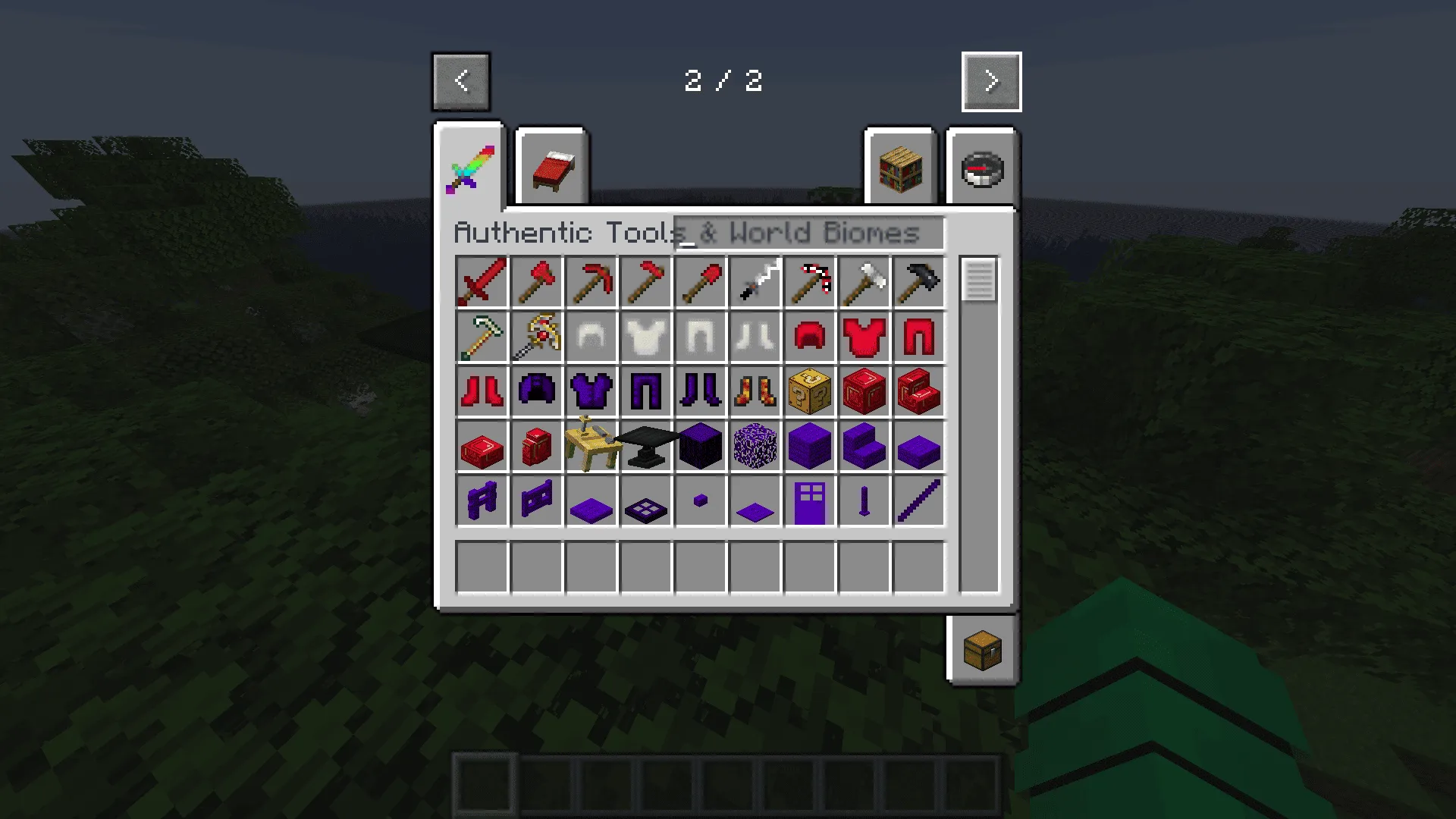Image resolution: width=1456 pixels, height=819 pixels.
Task: Click the item search text field
Action: click(x=808, y=234)
